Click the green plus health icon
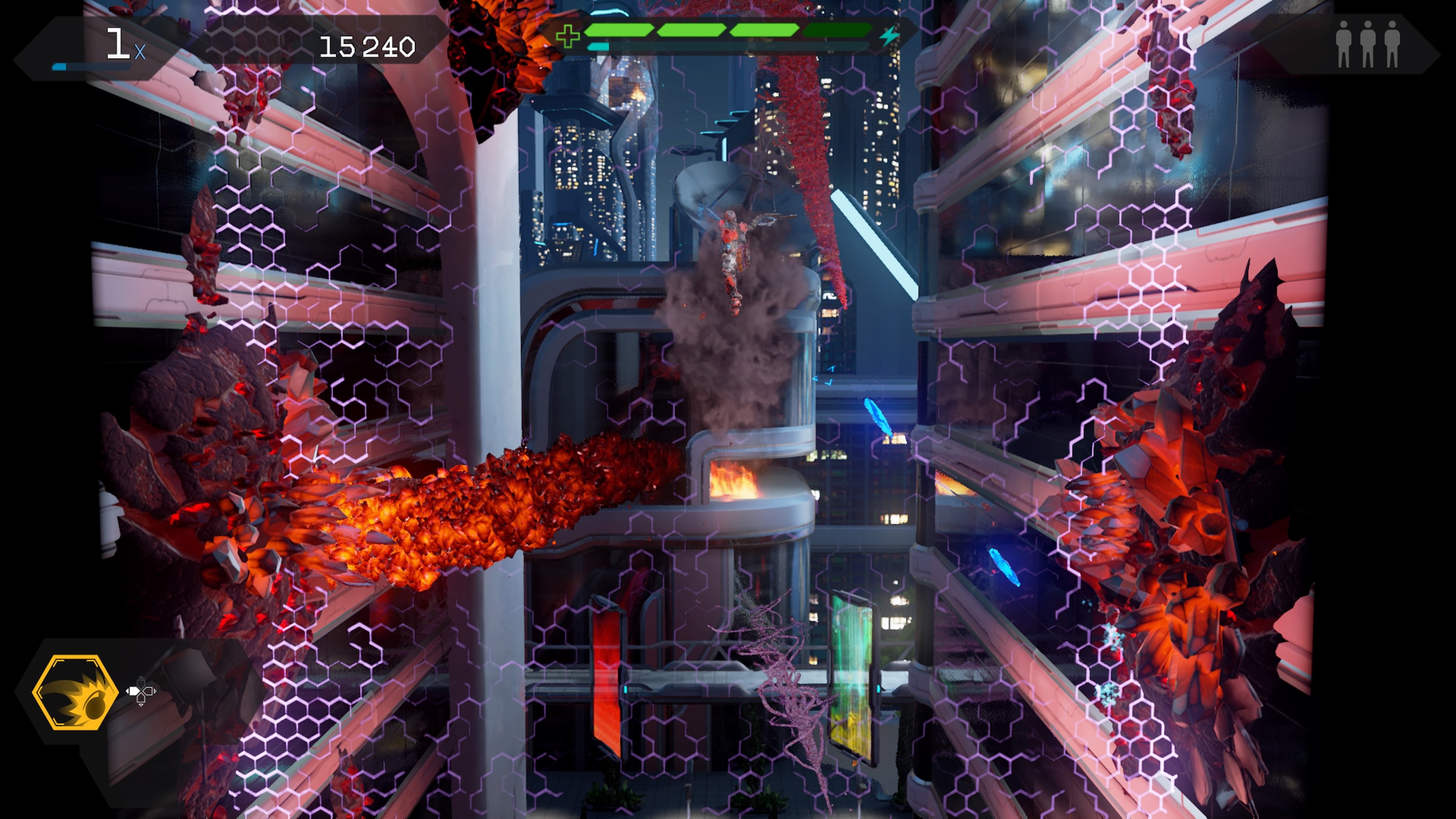1456x819 pixels. coord(568,35)
